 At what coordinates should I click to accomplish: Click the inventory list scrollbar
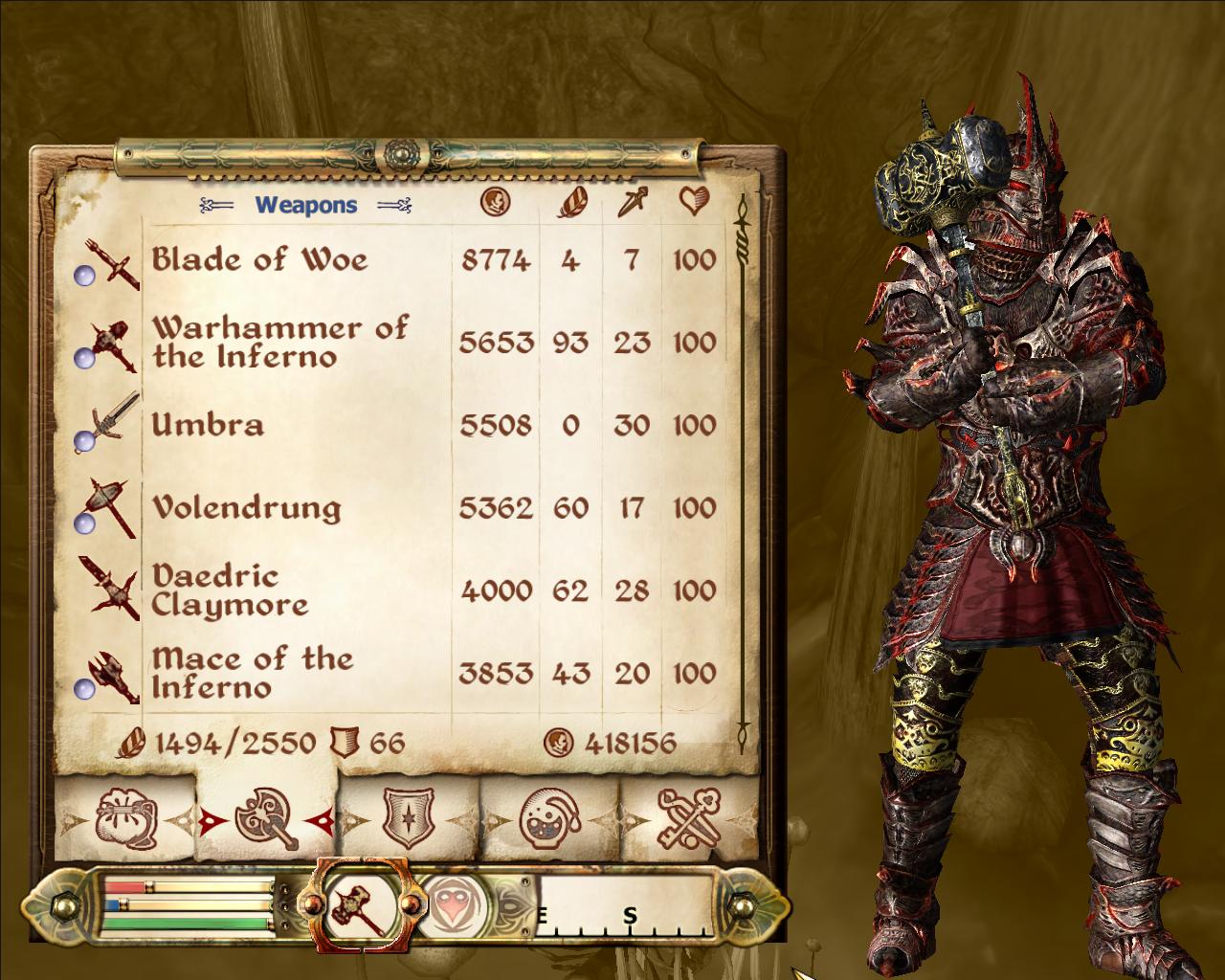743,479
